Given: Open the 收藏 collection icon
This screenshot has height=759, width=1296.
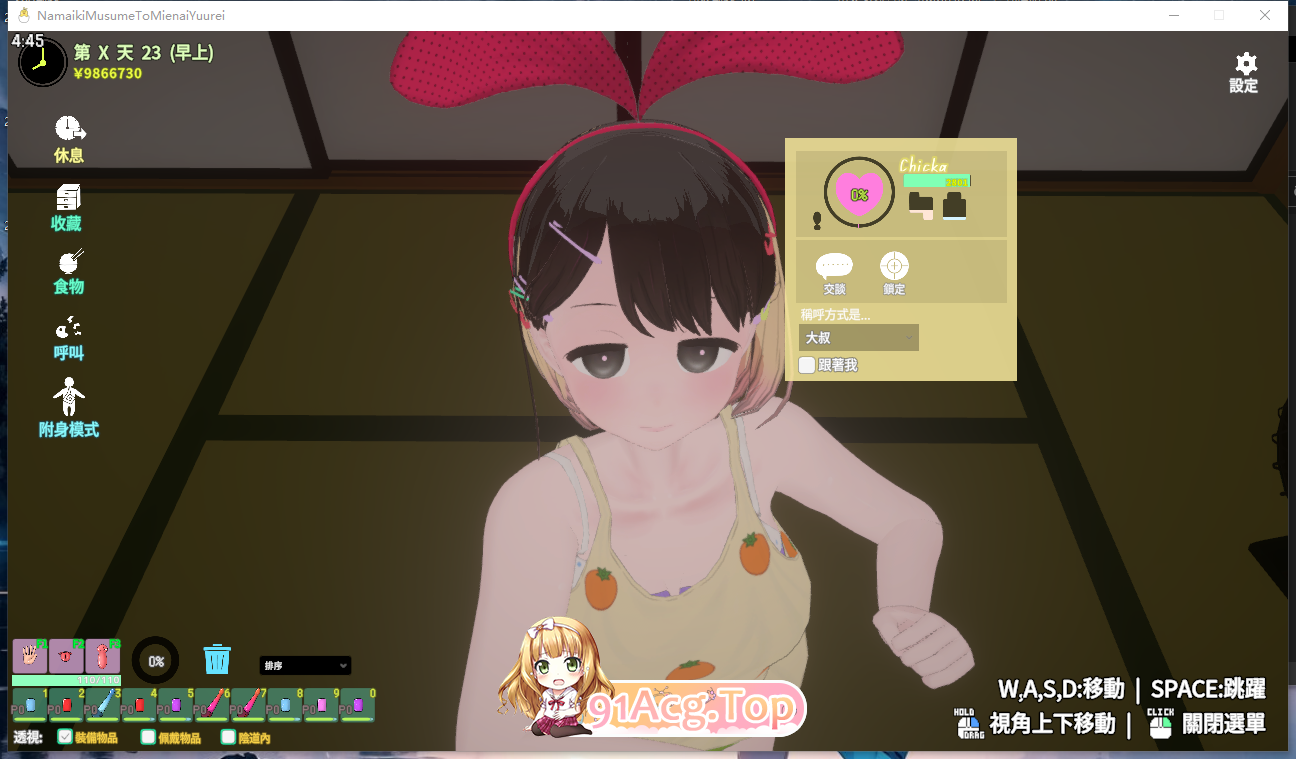Looking at the screenshot, I should [67, 205].
